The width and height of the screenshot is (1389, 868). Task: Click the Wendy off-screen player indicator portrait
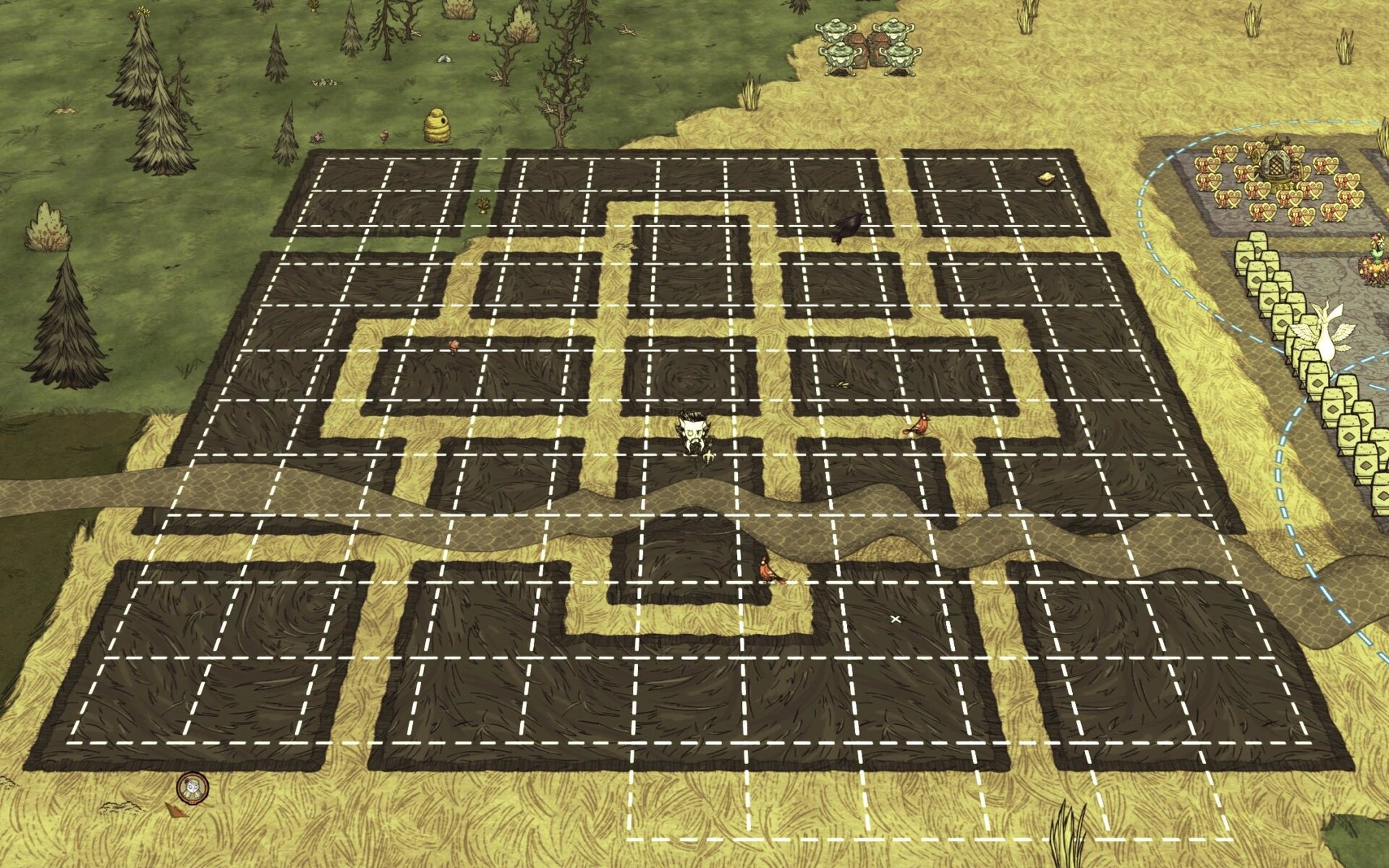(x=192, y=788)
